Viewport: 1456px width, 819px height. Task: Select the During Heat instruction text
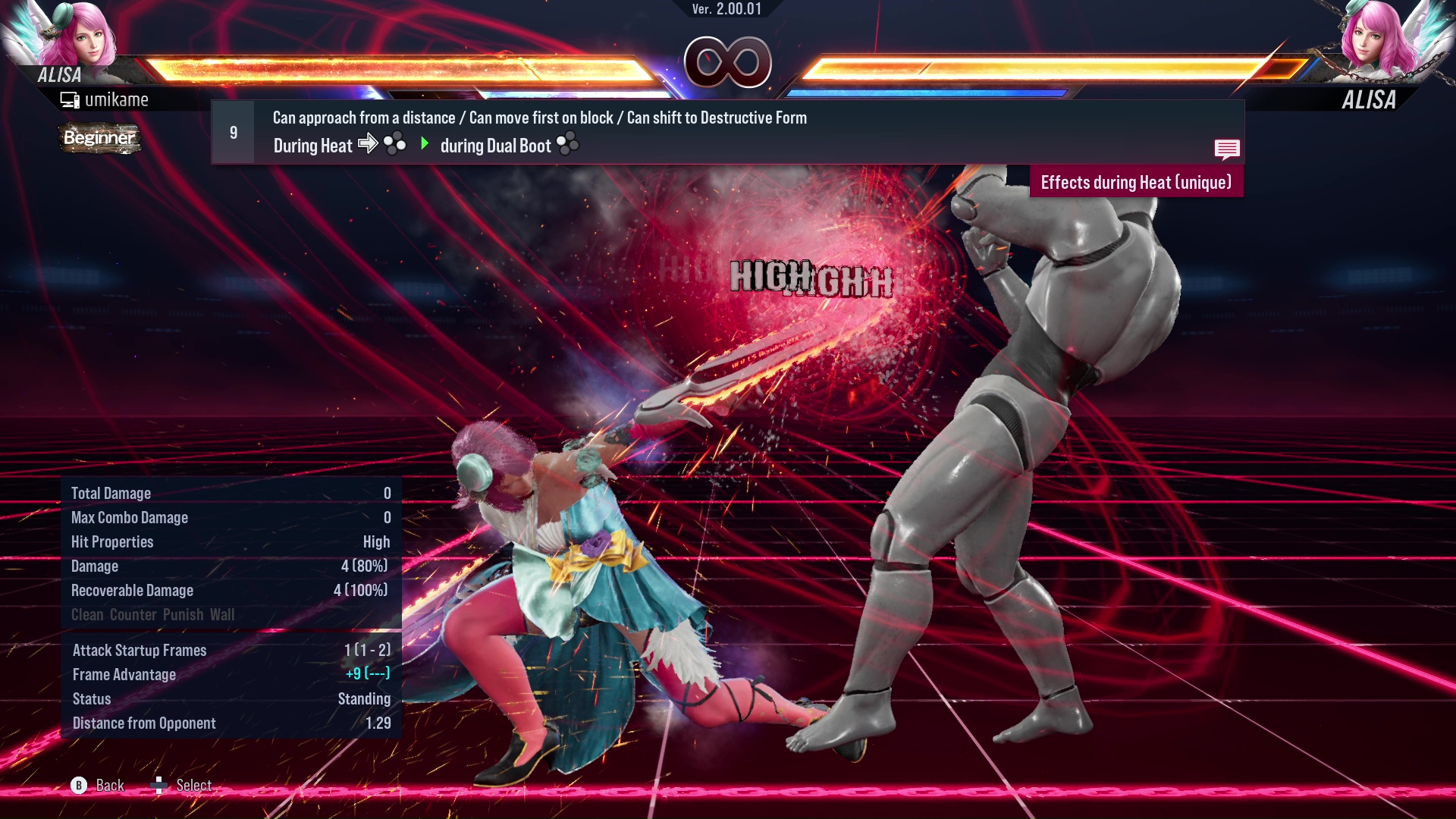[312, 146]
